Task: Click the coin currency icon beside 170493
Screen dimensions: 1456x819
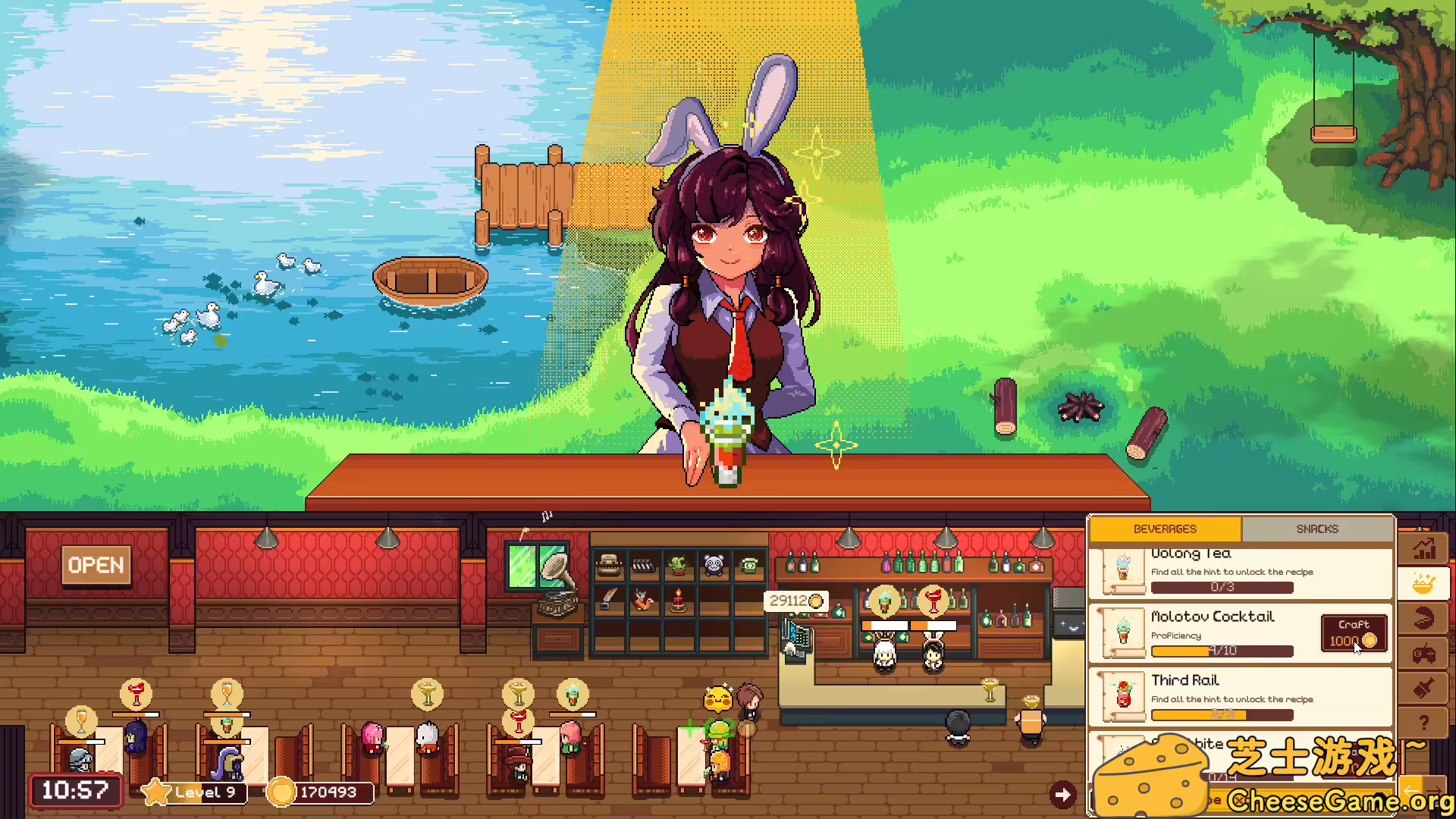Action: coord(281,792)
